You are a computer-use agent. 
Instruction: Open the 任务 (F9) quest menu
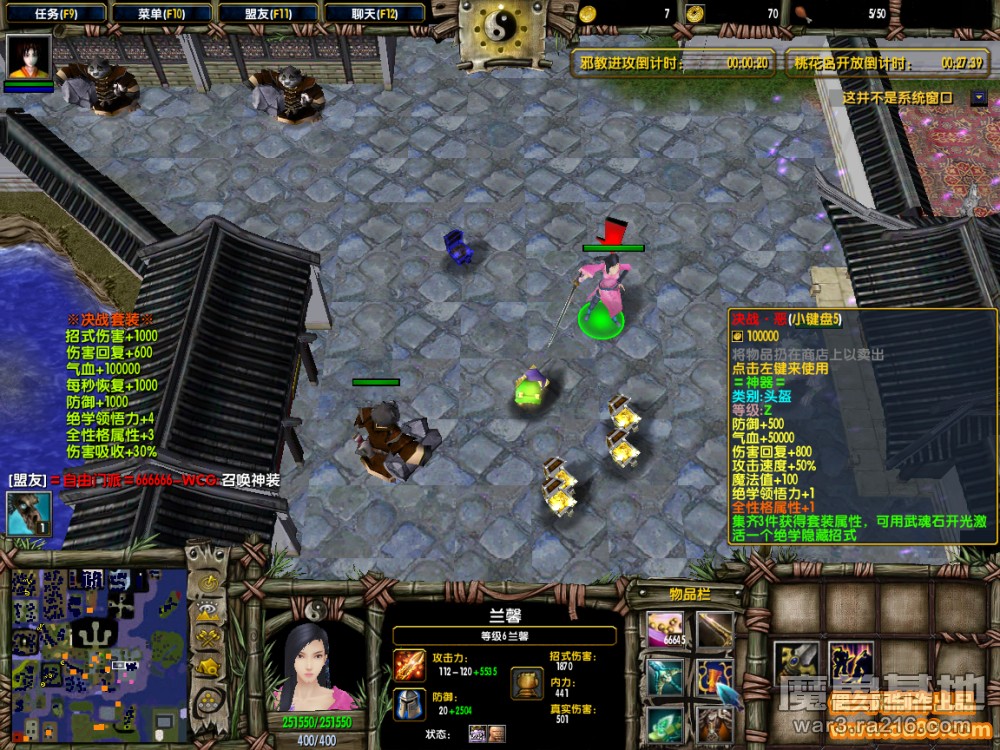(55, 14)
